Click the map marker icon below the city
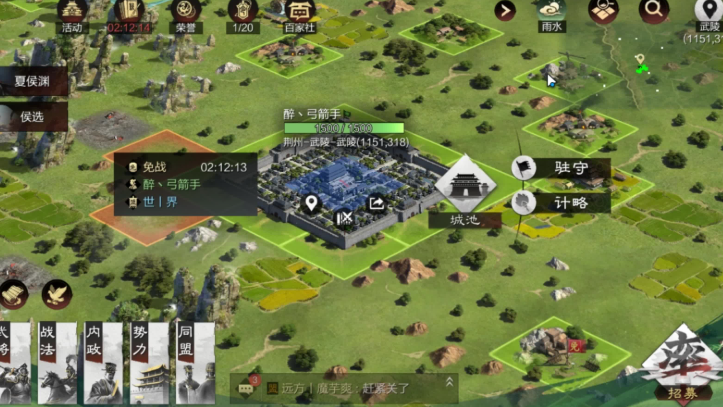The height and width of the screenshot is (407, 723). (x=312, y=203)
